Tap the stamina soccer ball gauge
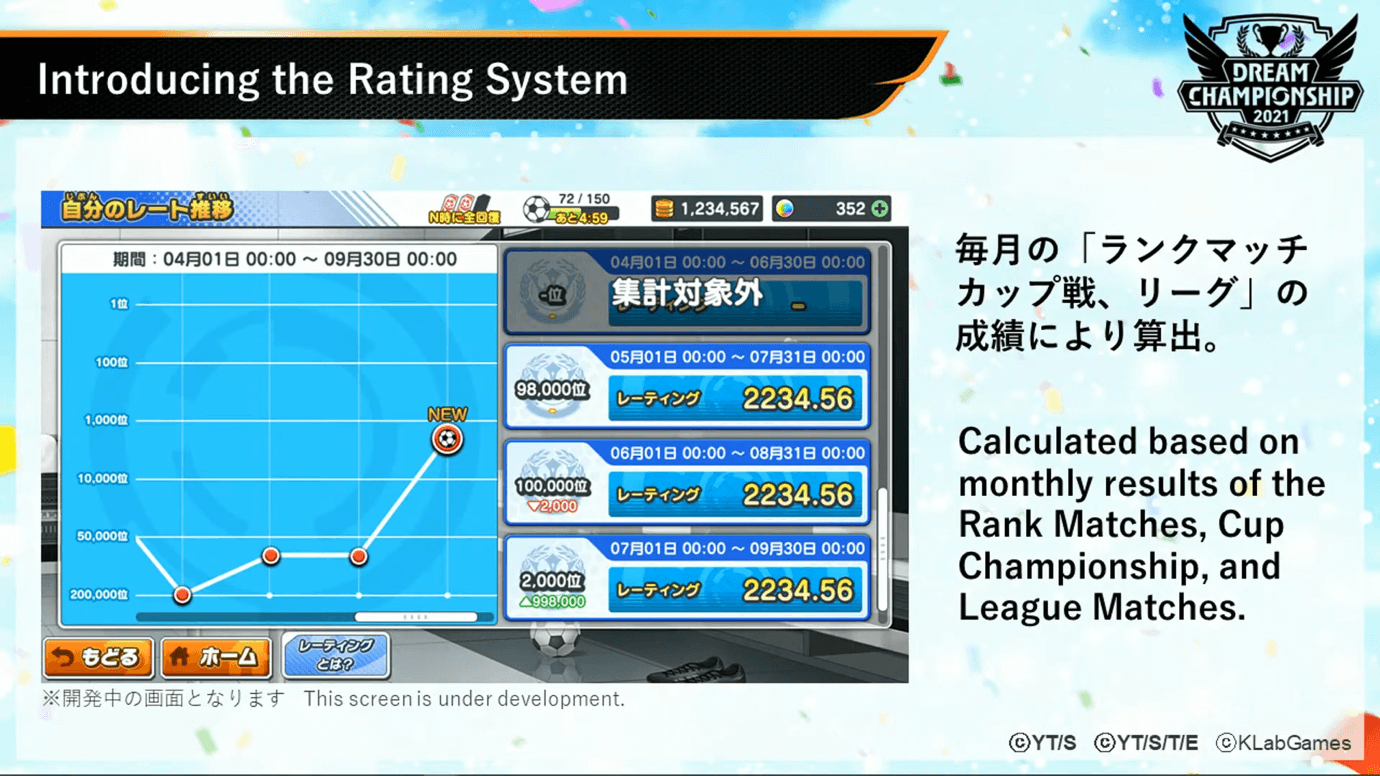Screen dimensions: 1380x776 pyautogui.click(x=570, y=209)
